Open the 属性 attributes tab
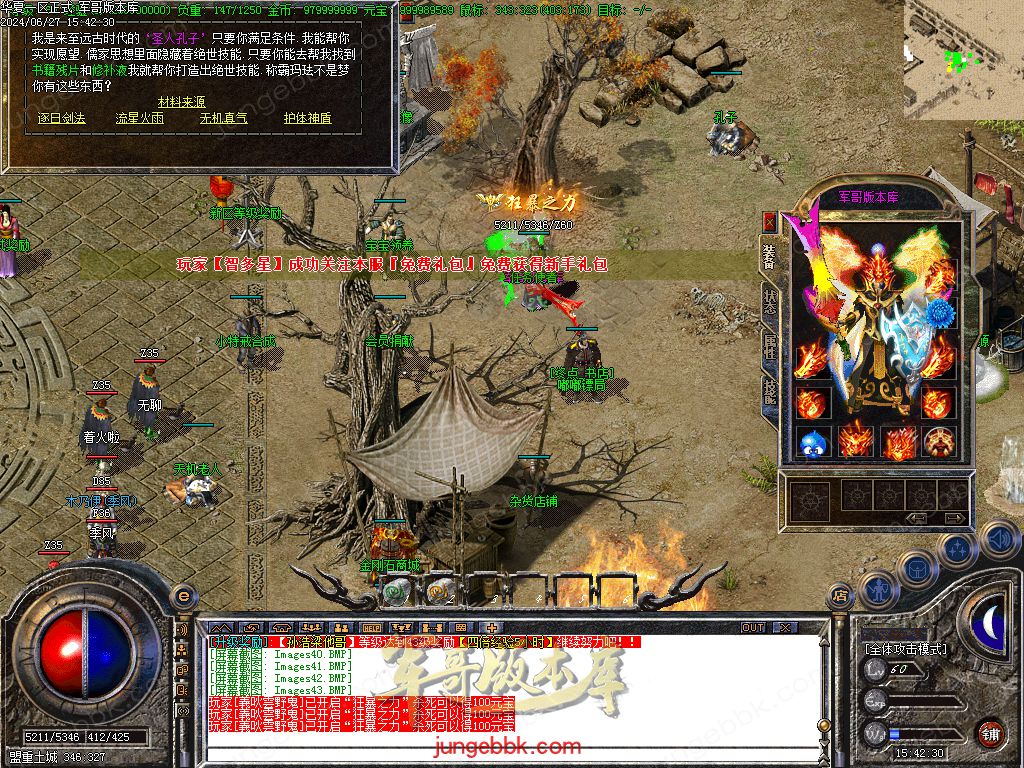The image size is (1024, 768). (x=769, y=346)
